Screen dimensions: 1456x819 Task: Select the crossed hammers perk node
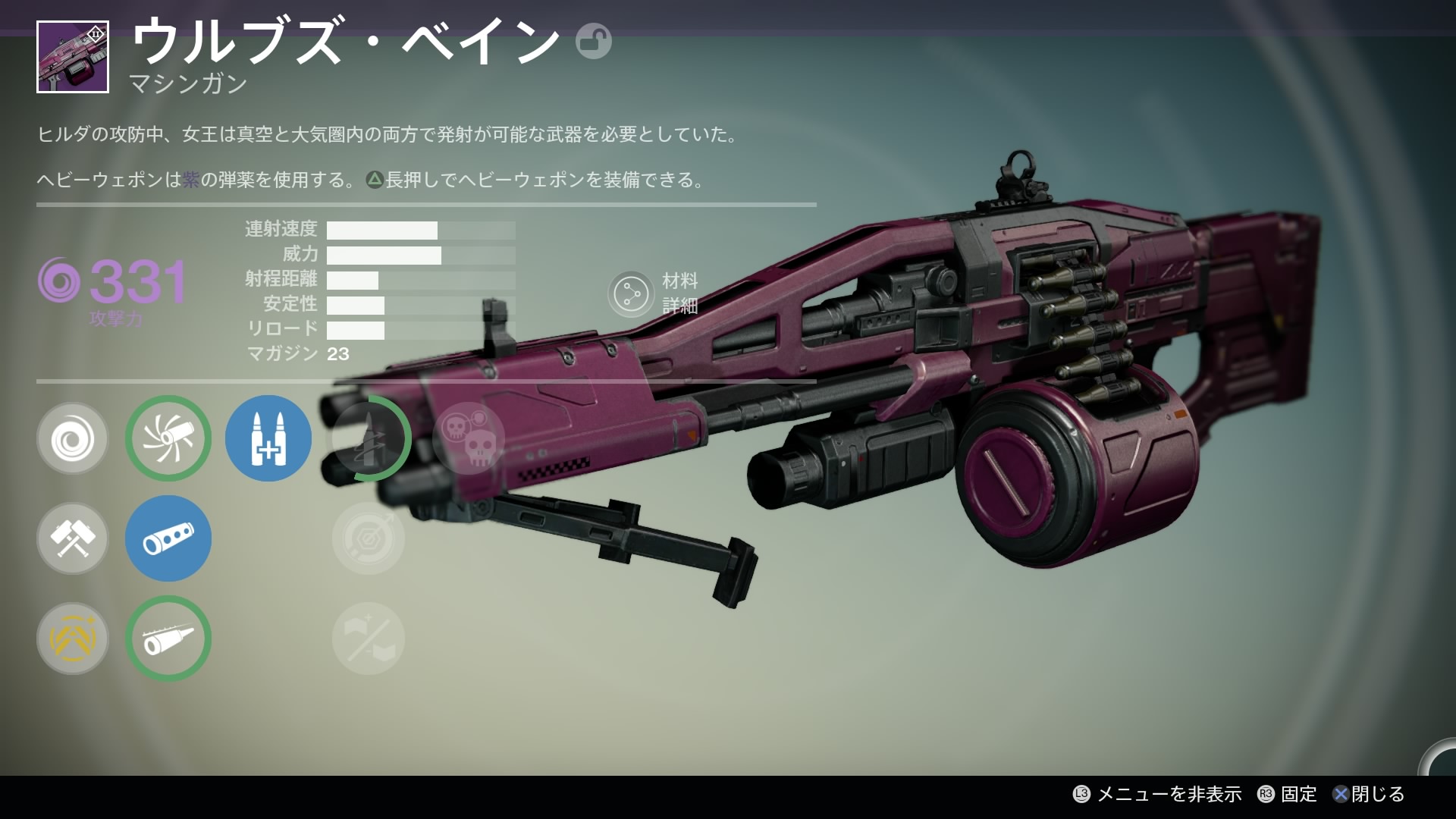tap(73, 538)
